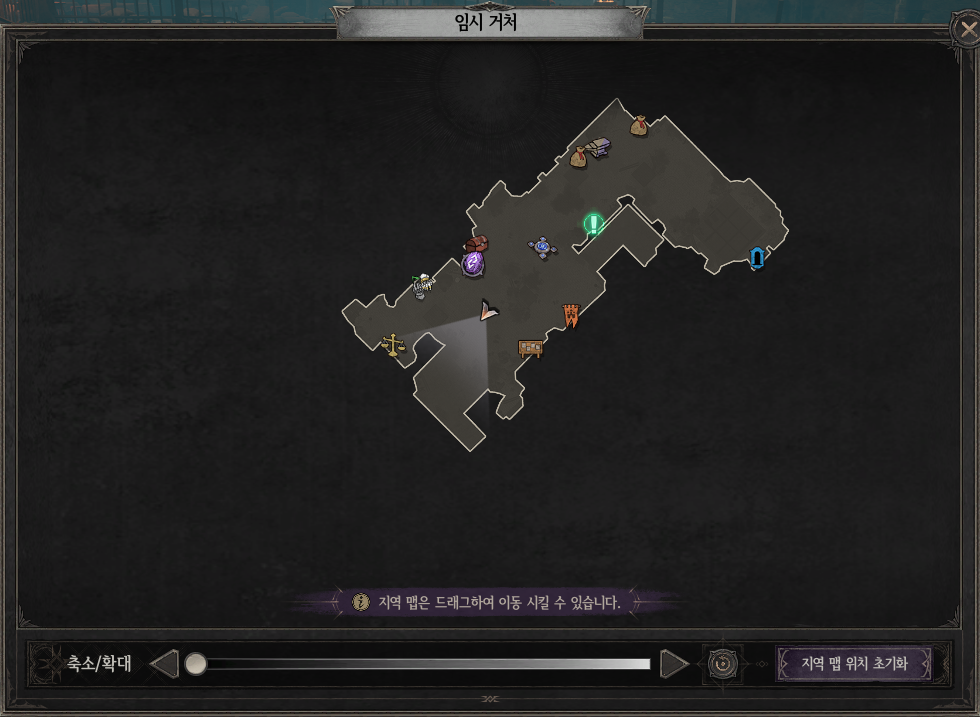Click the zoom-in right arrow

tap(675, 663)
